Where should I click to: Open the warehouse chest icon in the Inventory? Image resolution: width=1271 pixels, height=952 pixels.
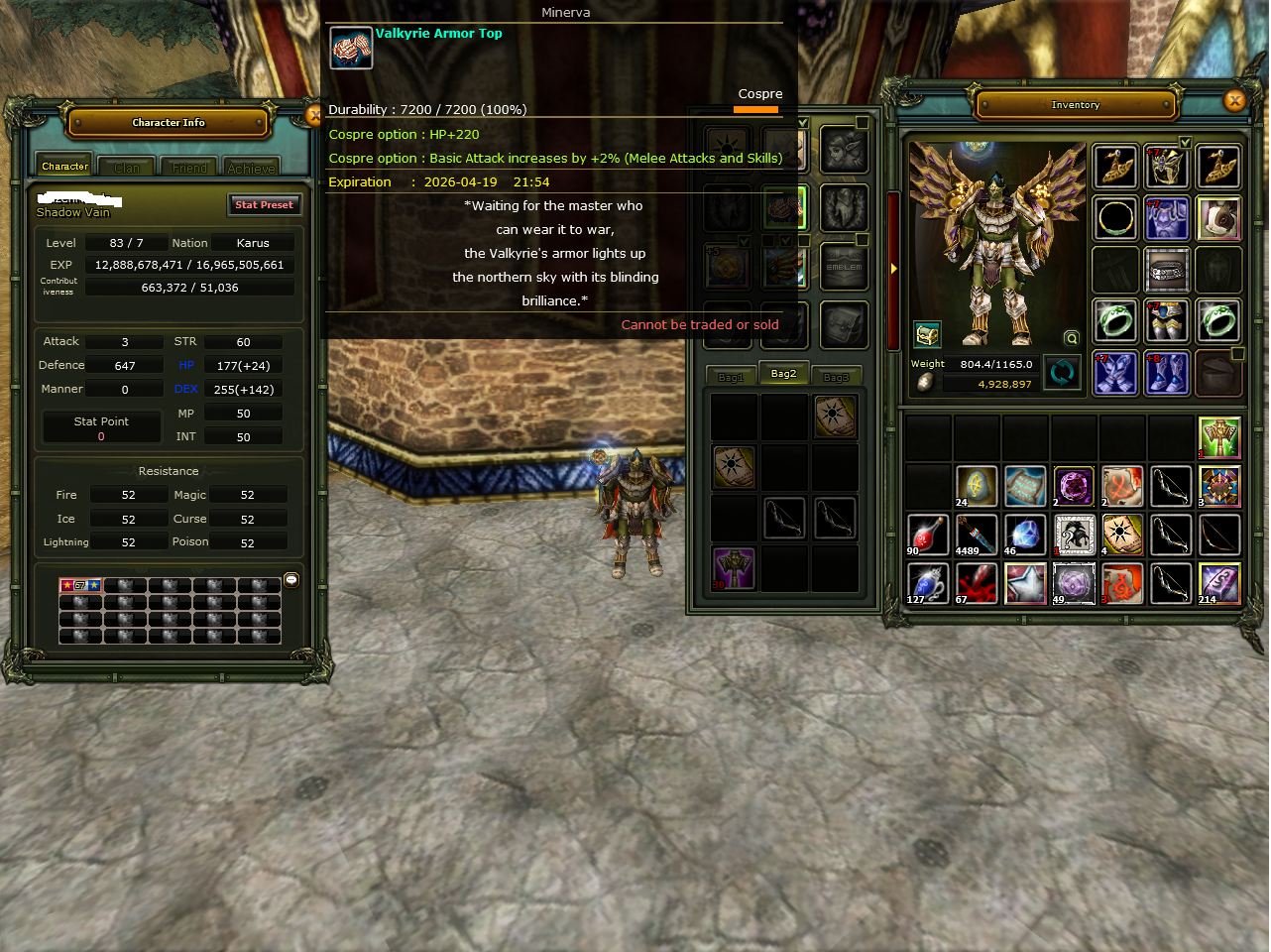pyautogui.click(x=927, y=334)
